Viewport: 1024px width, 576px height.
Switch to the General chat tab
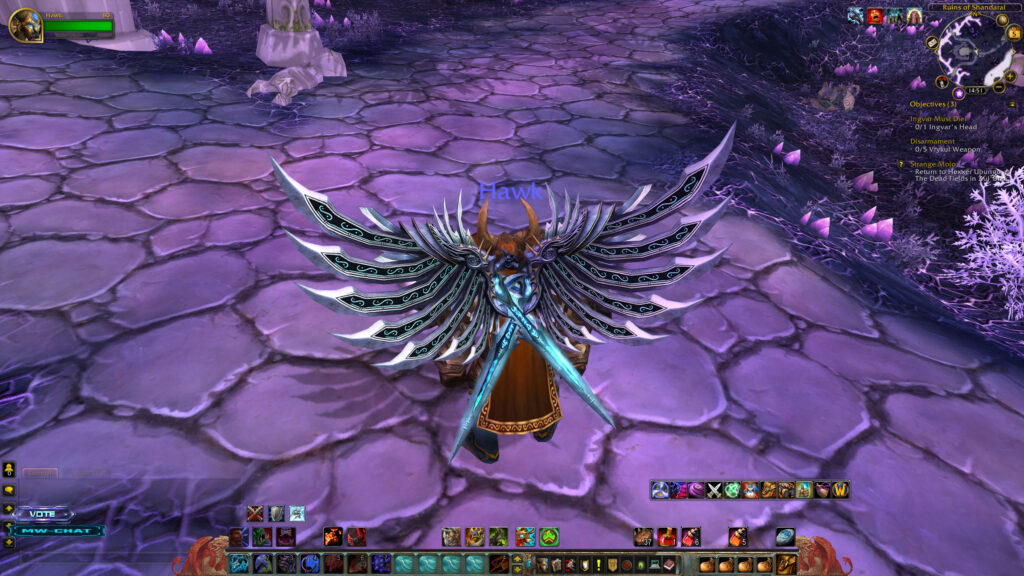click(40, 473)
